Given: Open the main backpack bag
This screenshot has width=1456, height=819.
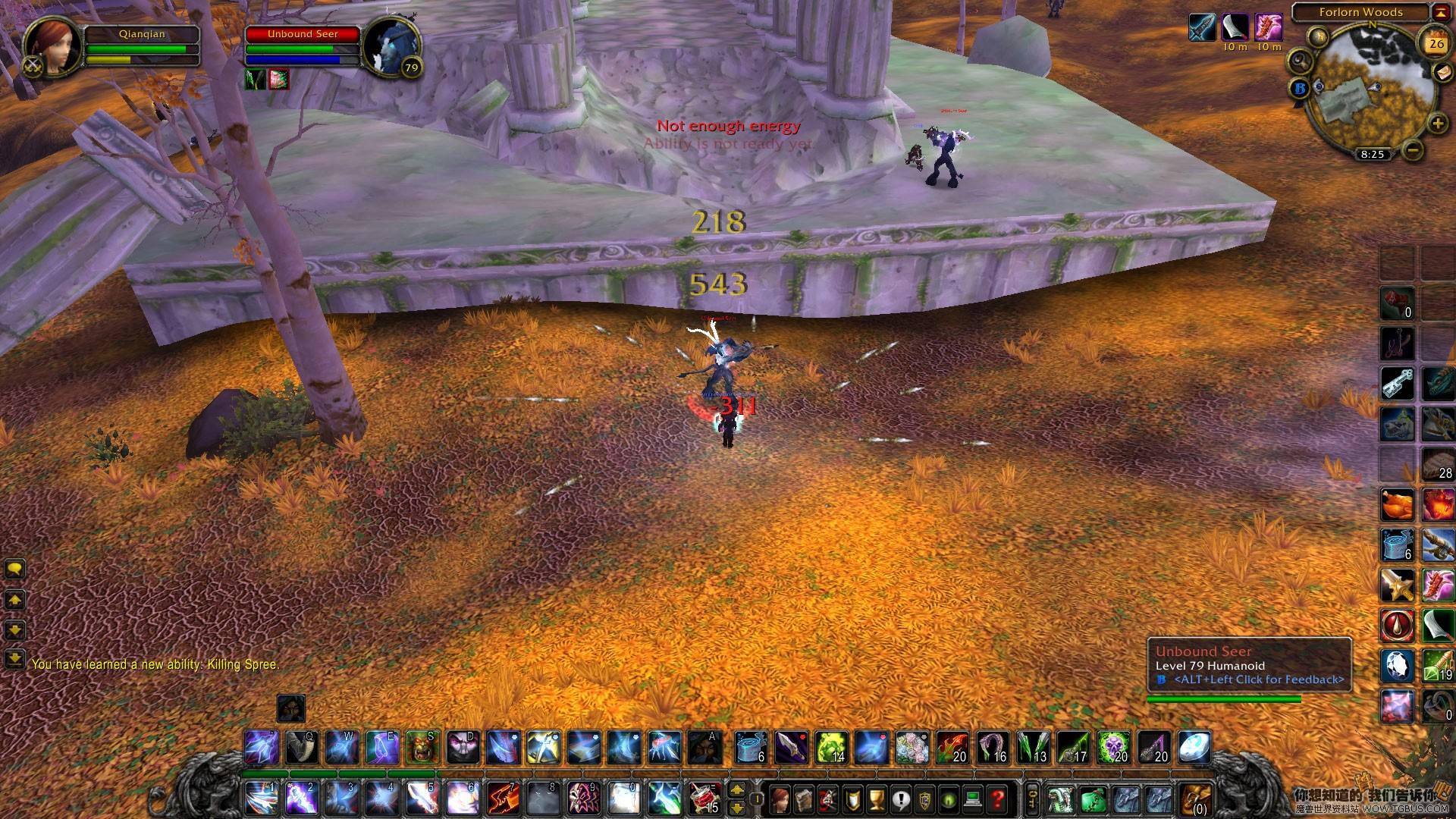Looking at the screenshot, I should point(1197,799).
